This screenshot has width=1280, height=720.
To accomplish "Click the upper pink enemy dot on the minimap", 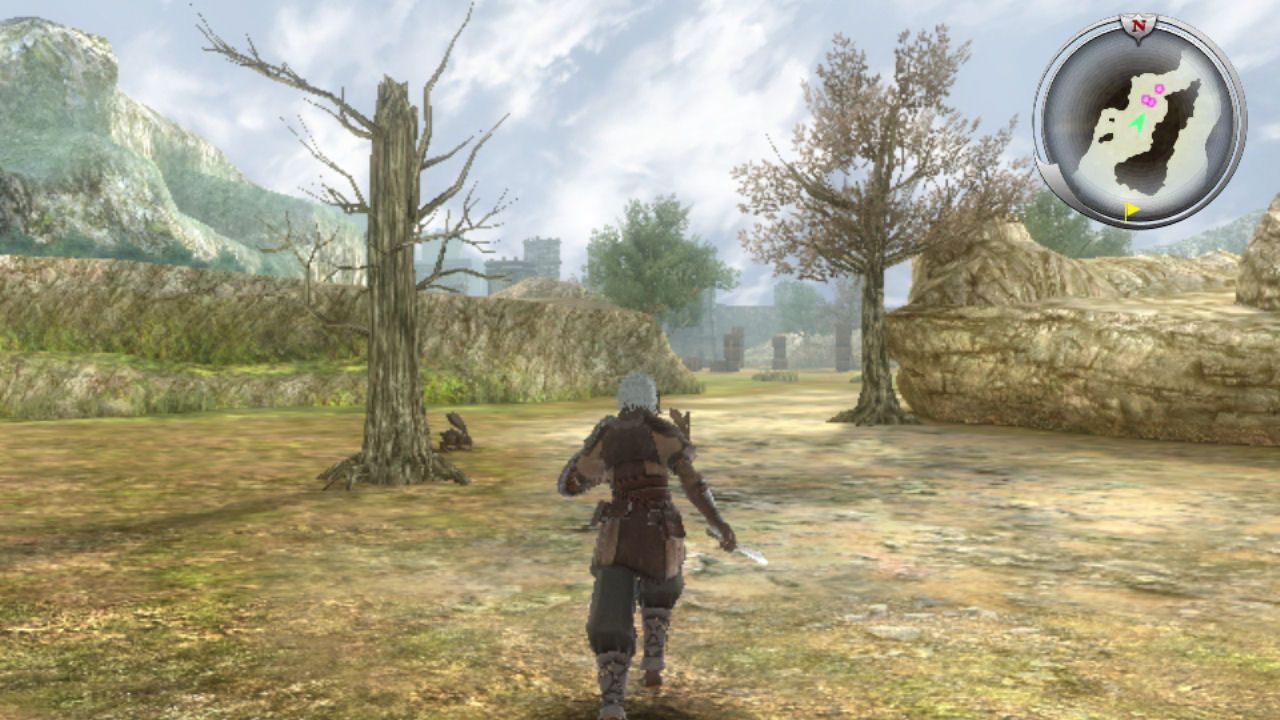I will 1159,87.
